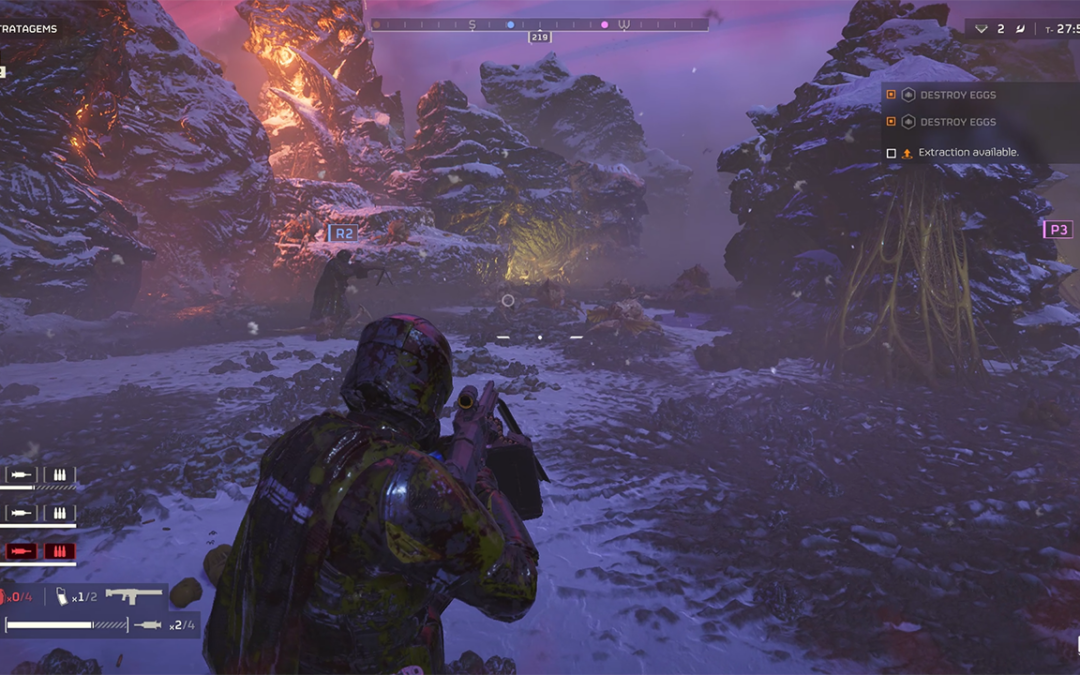Select the red squadmate stim icon
1080x675 pixels.
[21, 551]
